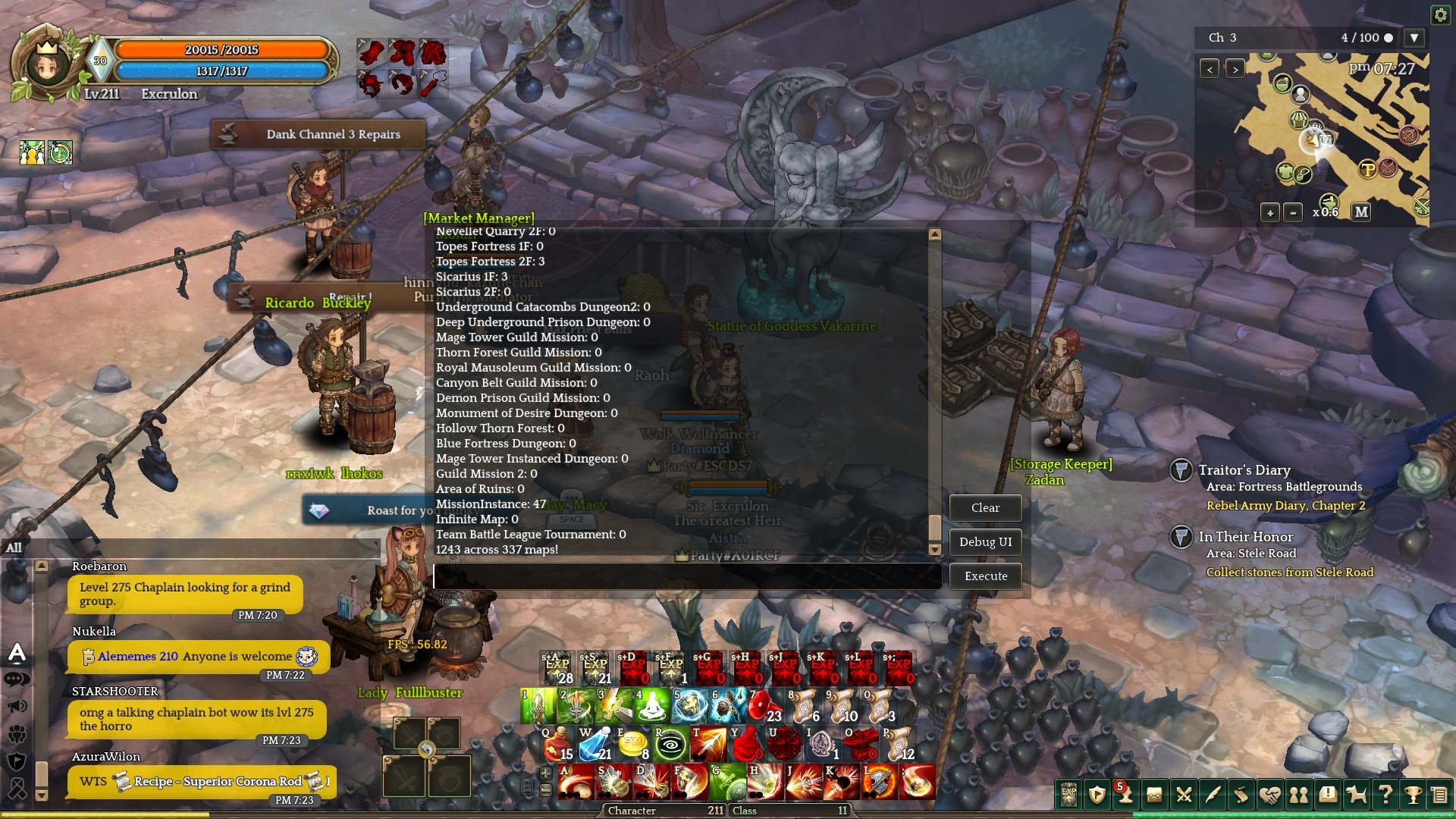Screen dimensions: 1456x819
Task: Focus the console command input field
Action: pyautogui.click(x=686, y=576)
